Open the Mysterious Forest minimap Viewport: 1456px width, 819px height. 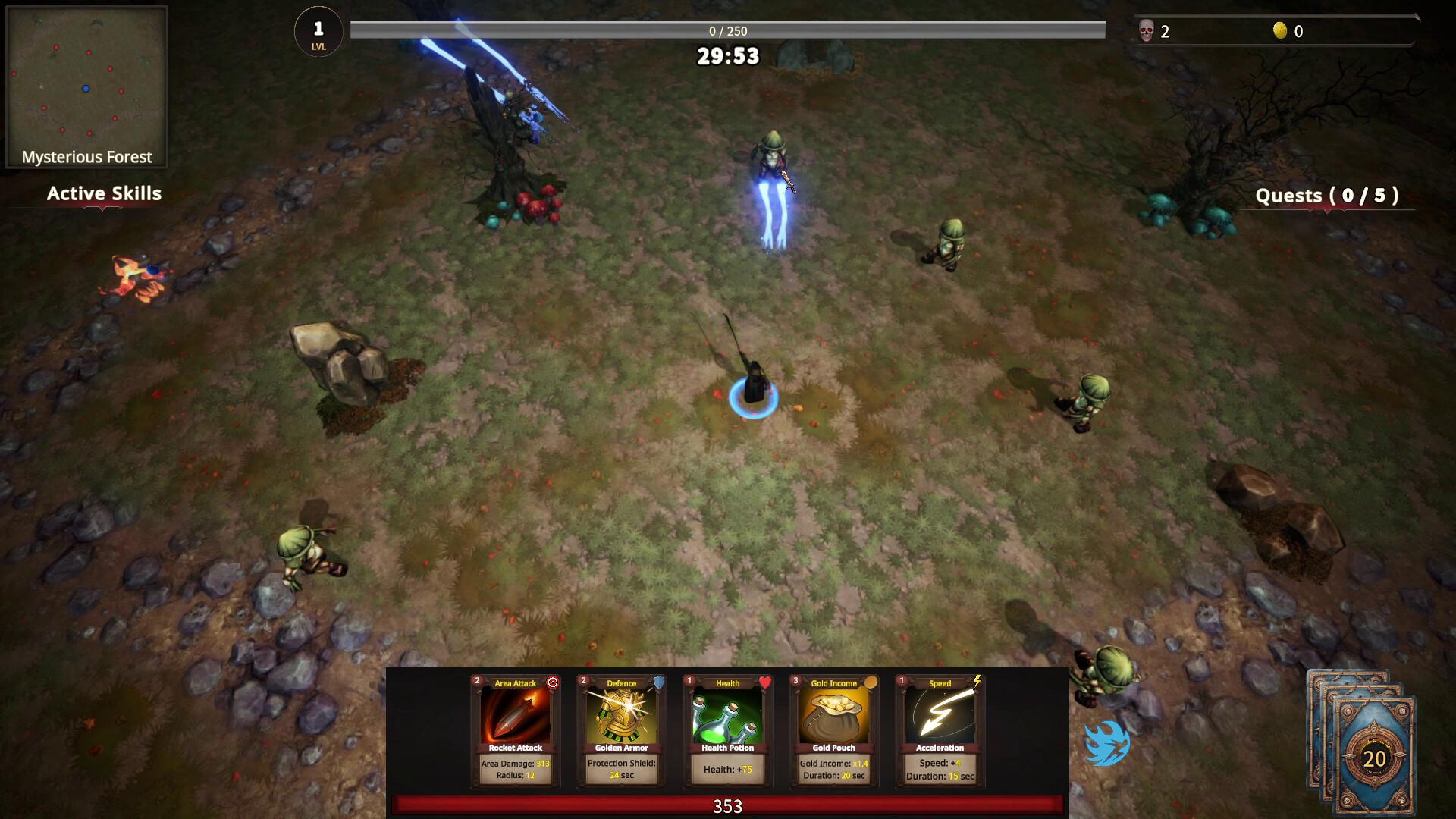tap(87, 83)
